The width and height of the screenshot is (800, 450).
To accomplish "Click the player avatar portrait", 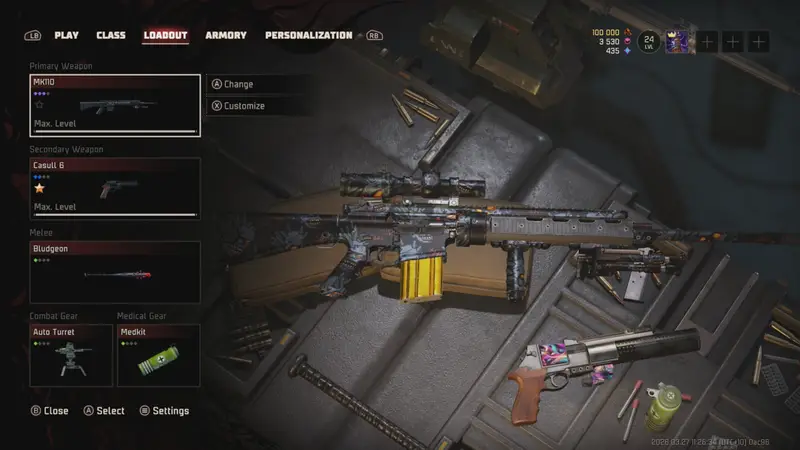I will (679, 41).
